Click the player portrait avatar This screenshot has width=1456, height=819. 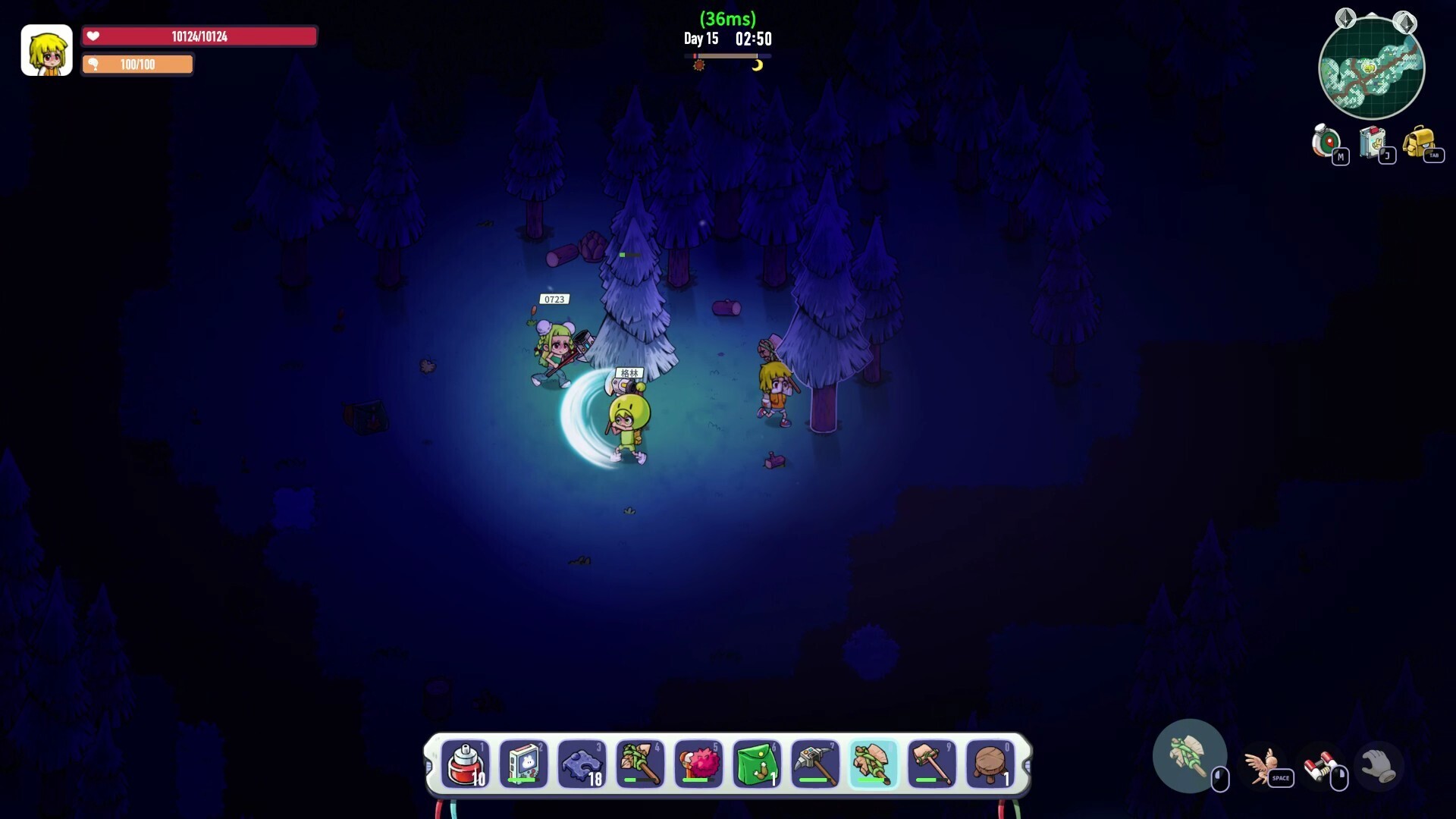(46, 50)
